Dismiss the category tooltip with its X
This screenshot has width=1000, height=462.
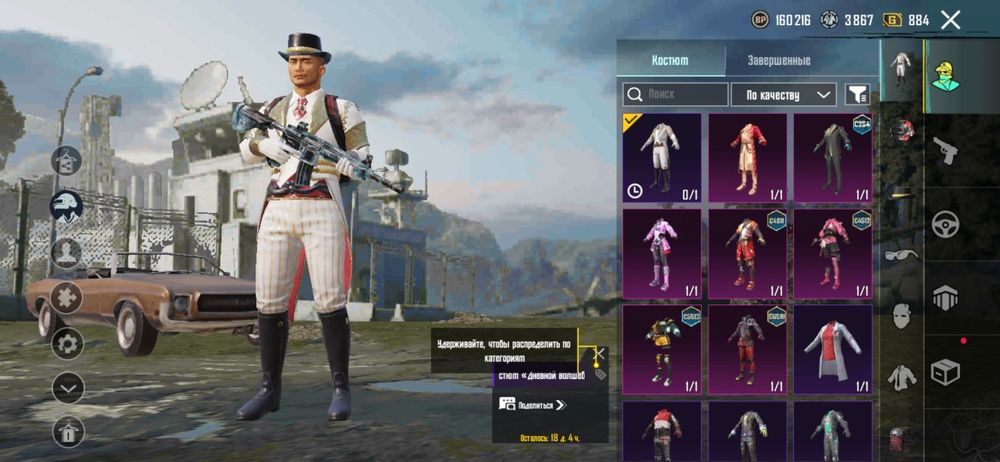coord(599,354)
